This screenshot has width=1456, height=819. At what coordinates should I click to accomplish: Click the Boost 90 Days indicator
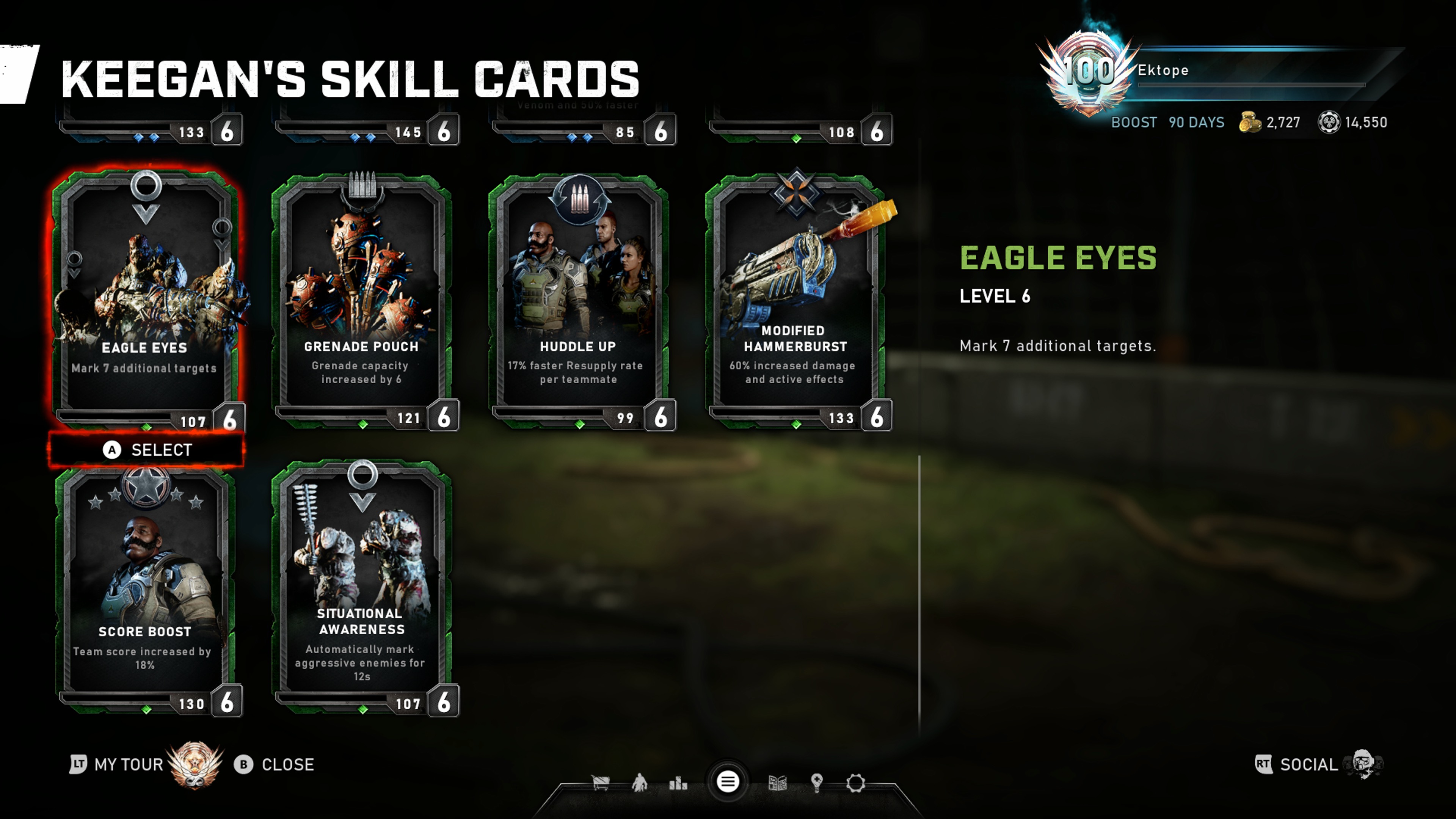(x=1167, y=122)
